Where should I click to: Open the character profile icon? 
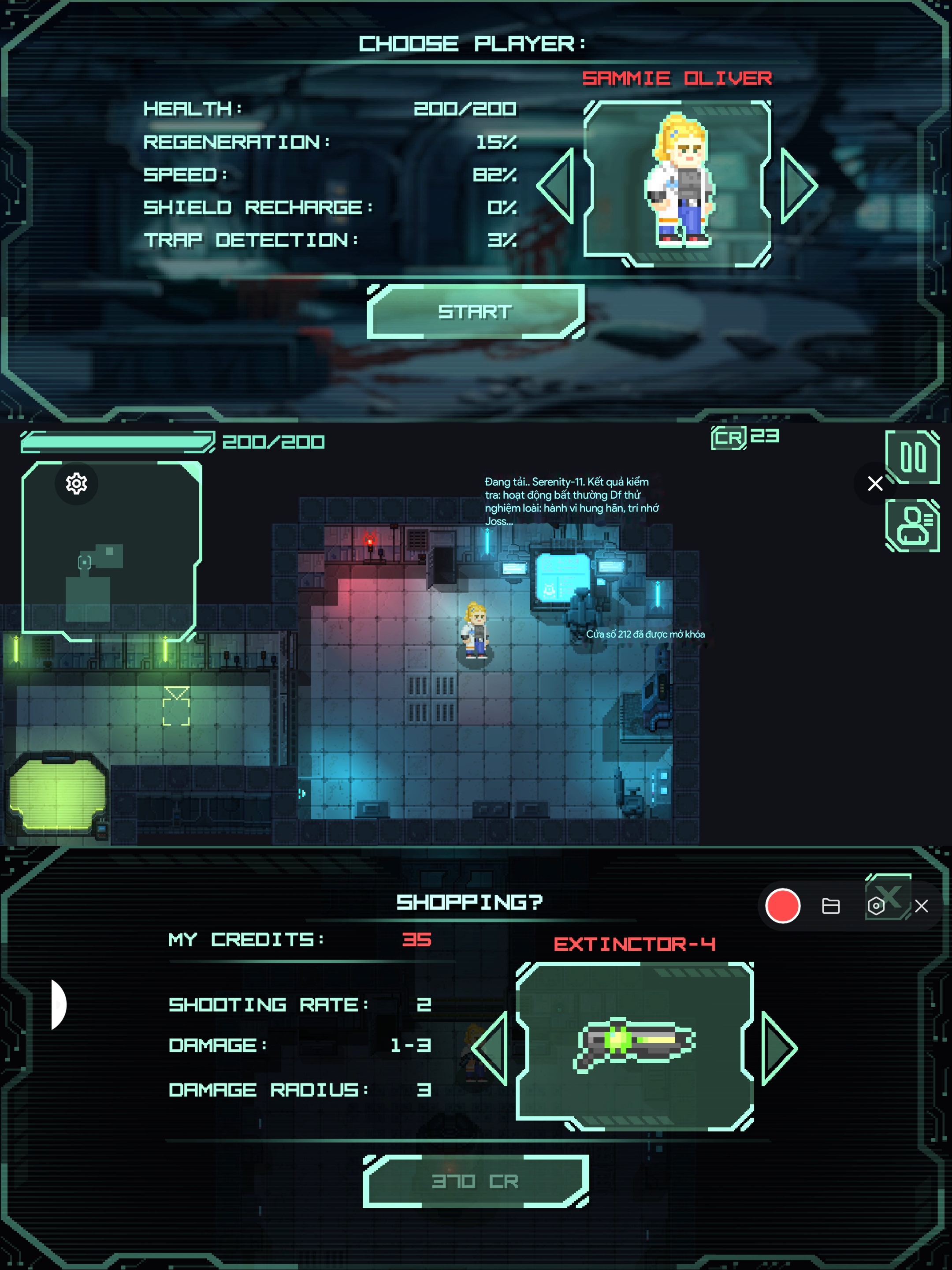[x=912, y=525]
